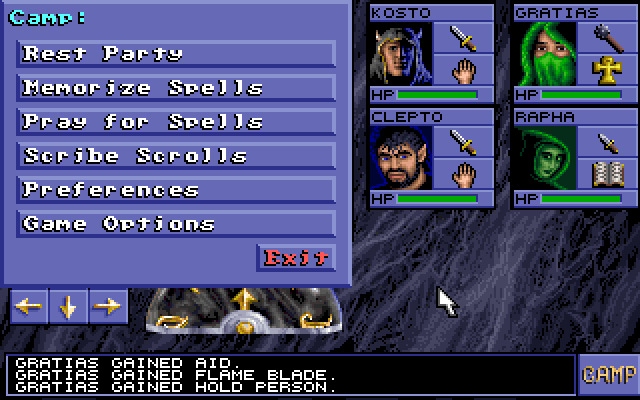640x400 pixels.
Task: Select Clepto's character portrait
Action: pyautogui.click(x=403, y=158)
